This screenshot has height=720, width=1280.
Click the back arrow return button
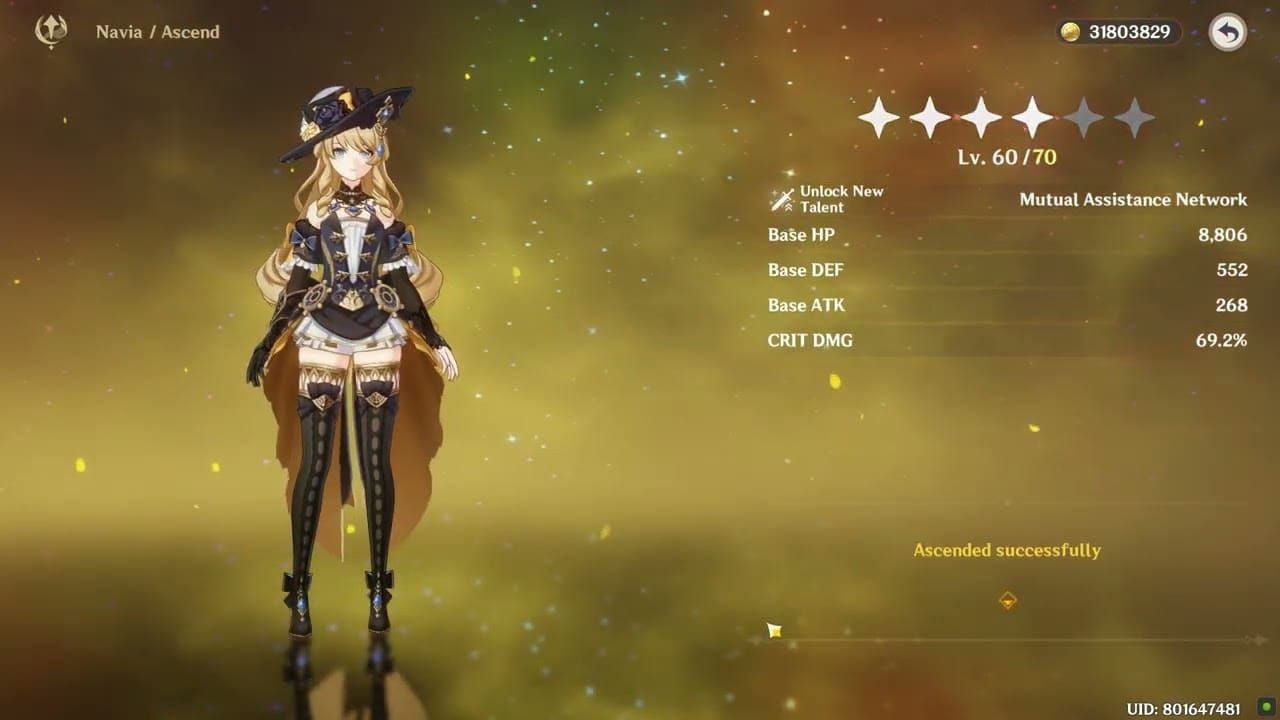(1227, 33)
